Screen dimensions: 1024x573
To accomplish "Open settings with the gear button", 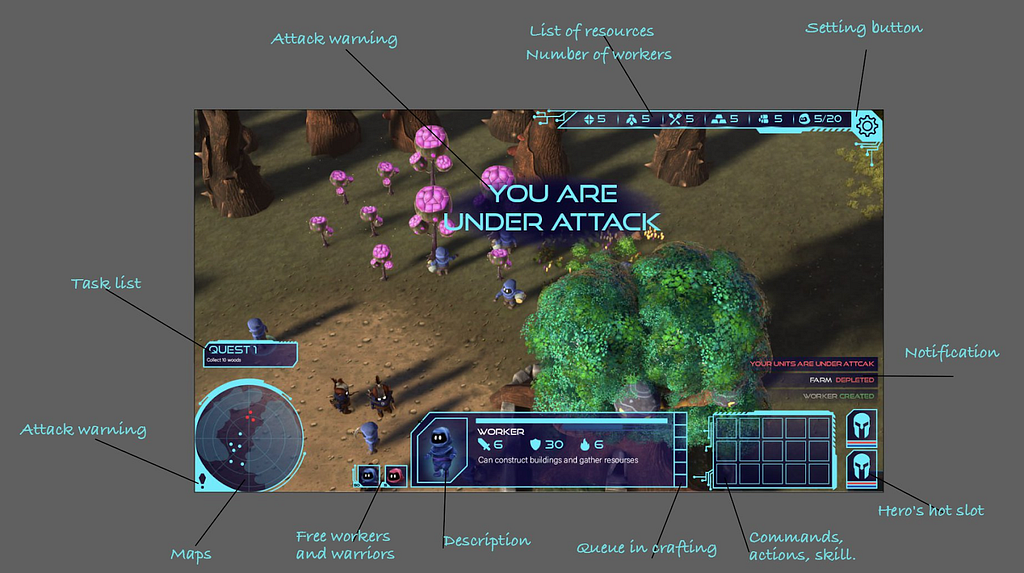I will pyautogui.click(x=867, y=126).
